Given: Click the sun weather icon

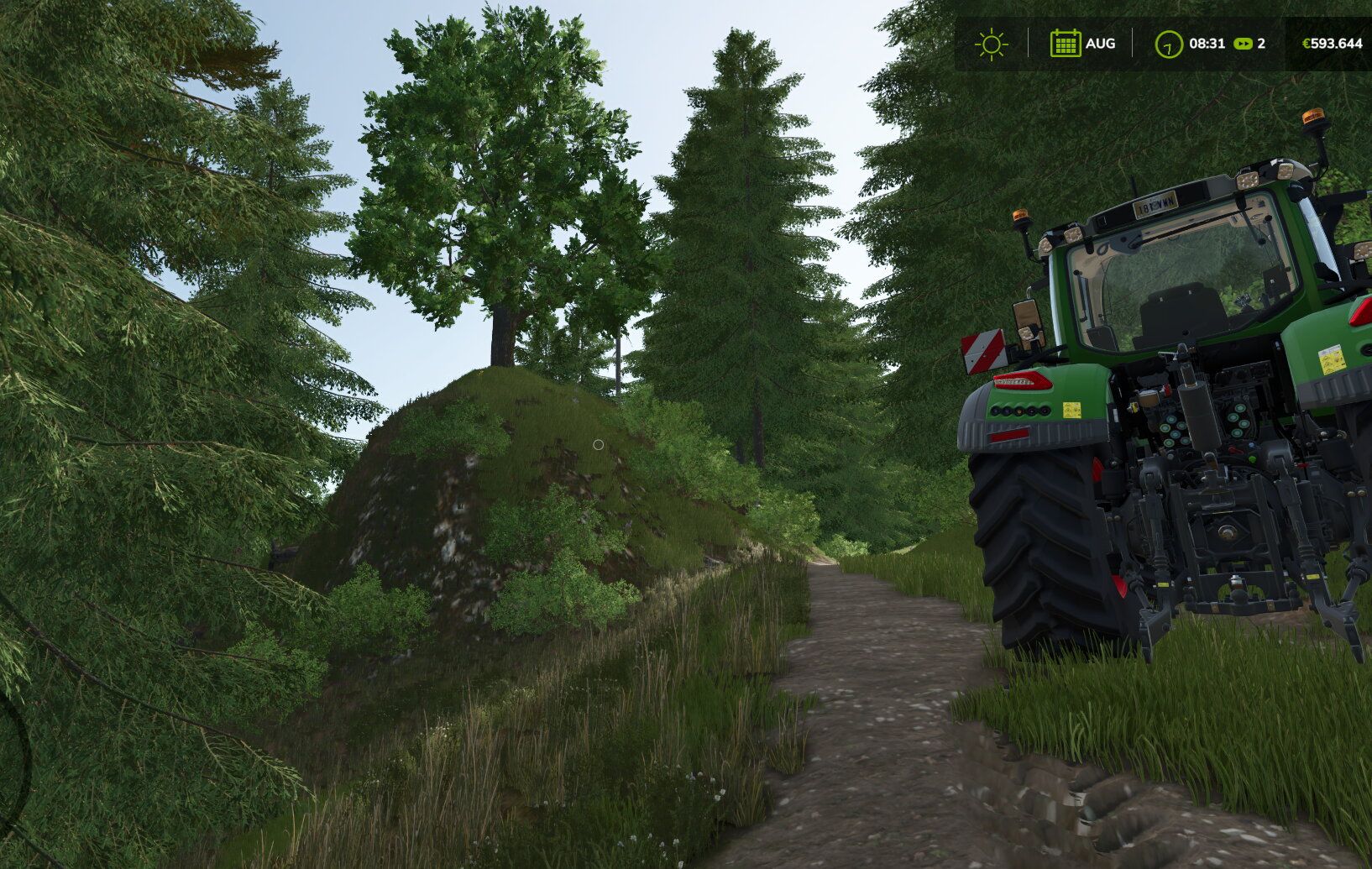Looking at the screenshot, I should coord(991,44).
